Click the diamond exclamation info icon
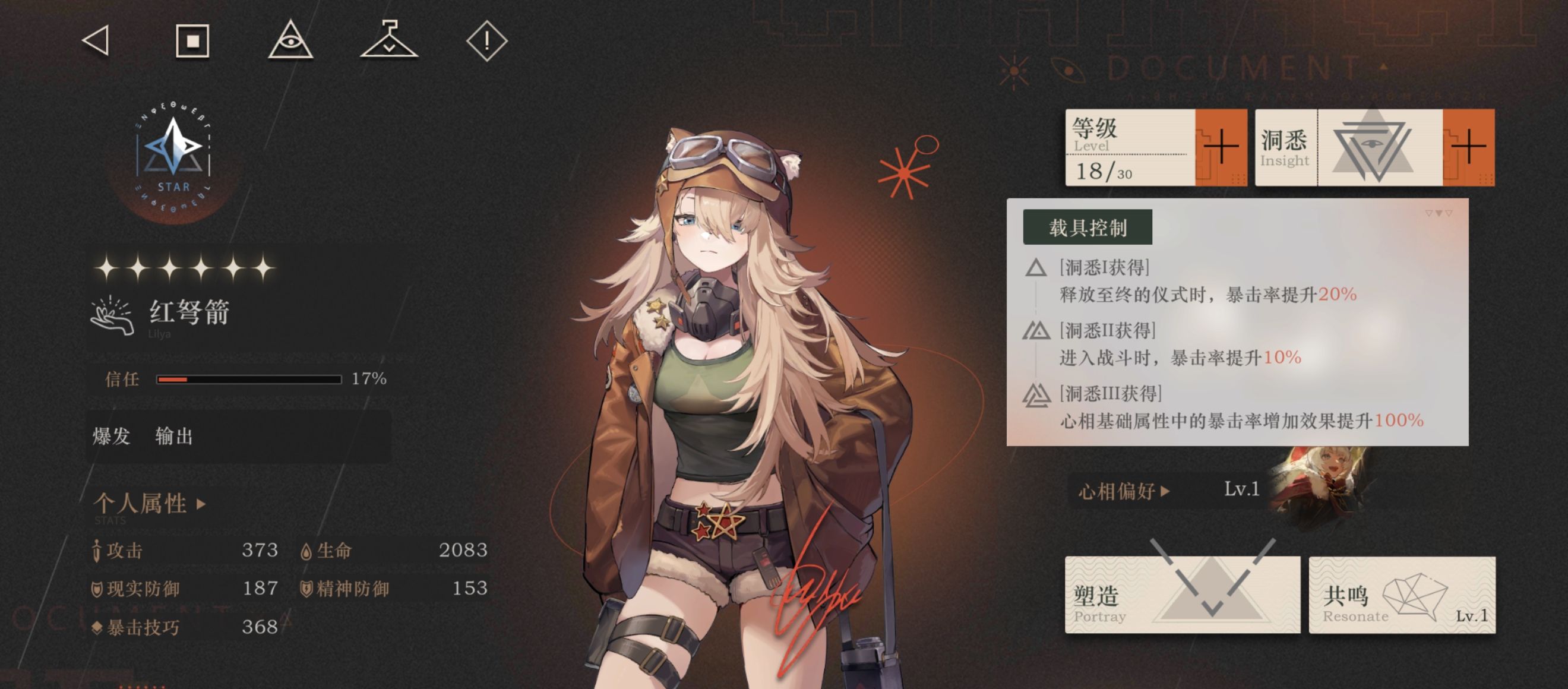This screenshot has width=1568, height=689. tap(486, 42)
